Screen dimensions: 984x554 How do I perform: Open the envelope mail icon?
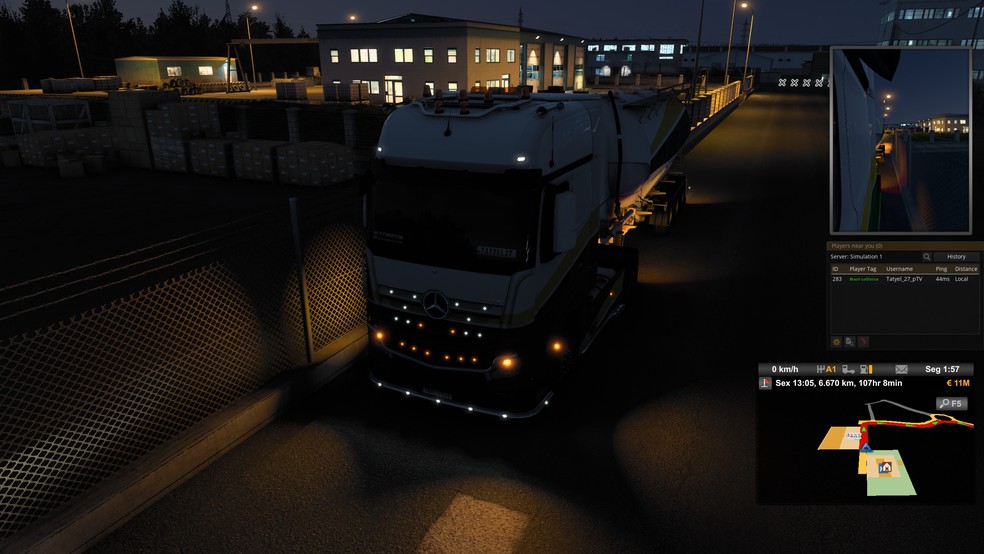901,369
